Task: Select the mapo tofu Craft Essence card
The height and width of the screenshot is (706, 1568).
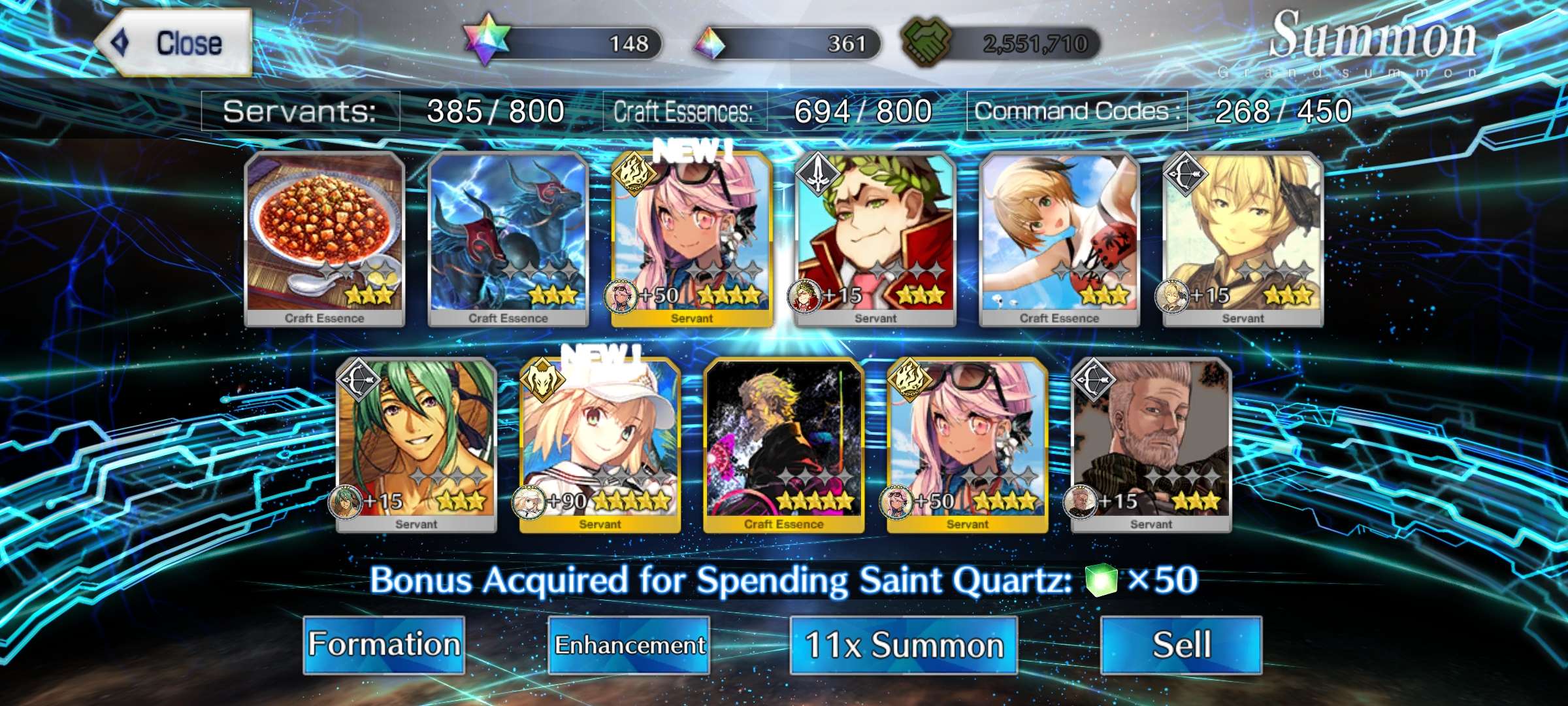Action: pyautogui.click(x=325, y=239)
